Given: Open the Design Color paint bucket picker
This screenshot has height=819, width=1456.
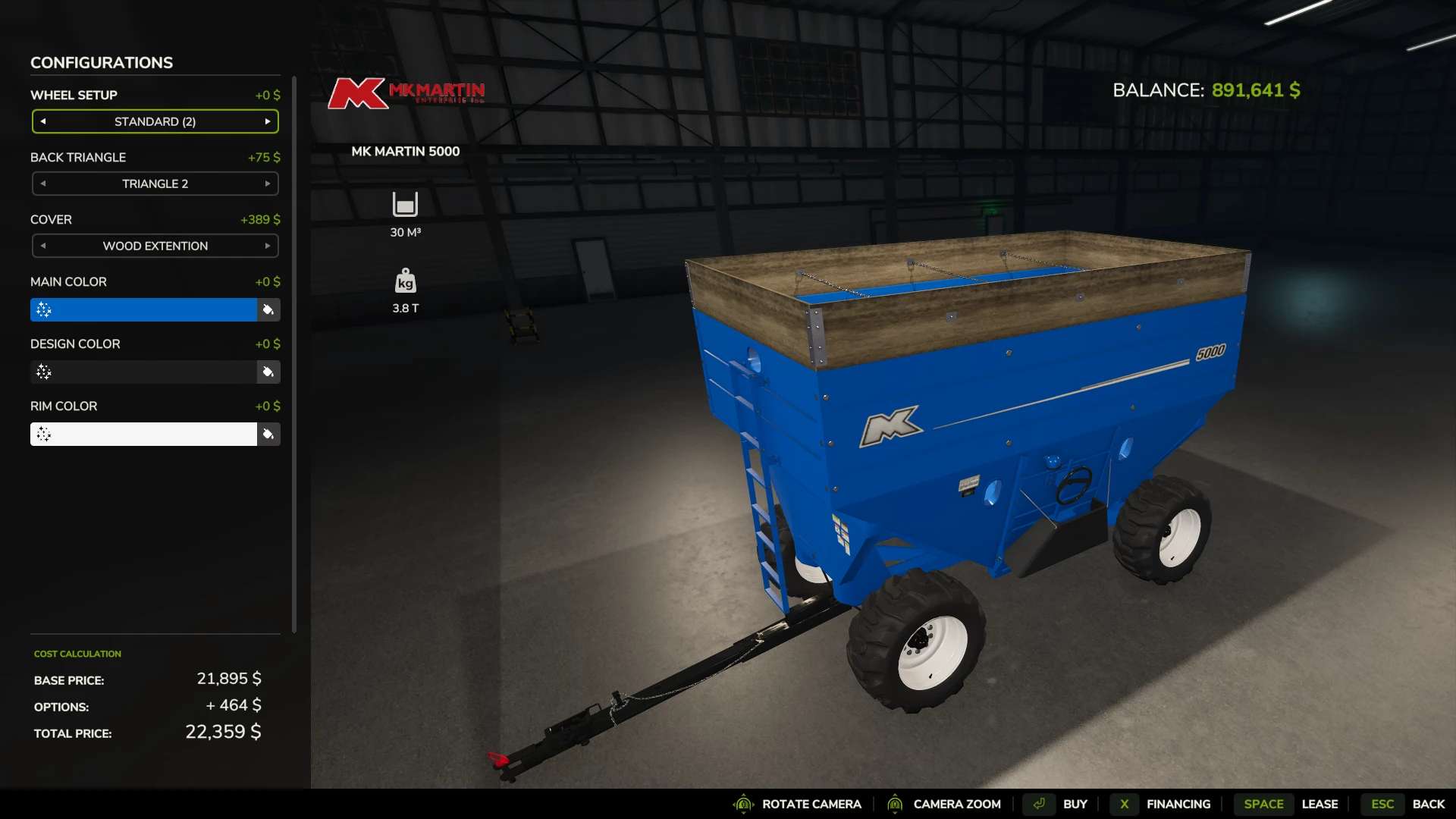Looking at the screenshot, I should pos(268,372).
